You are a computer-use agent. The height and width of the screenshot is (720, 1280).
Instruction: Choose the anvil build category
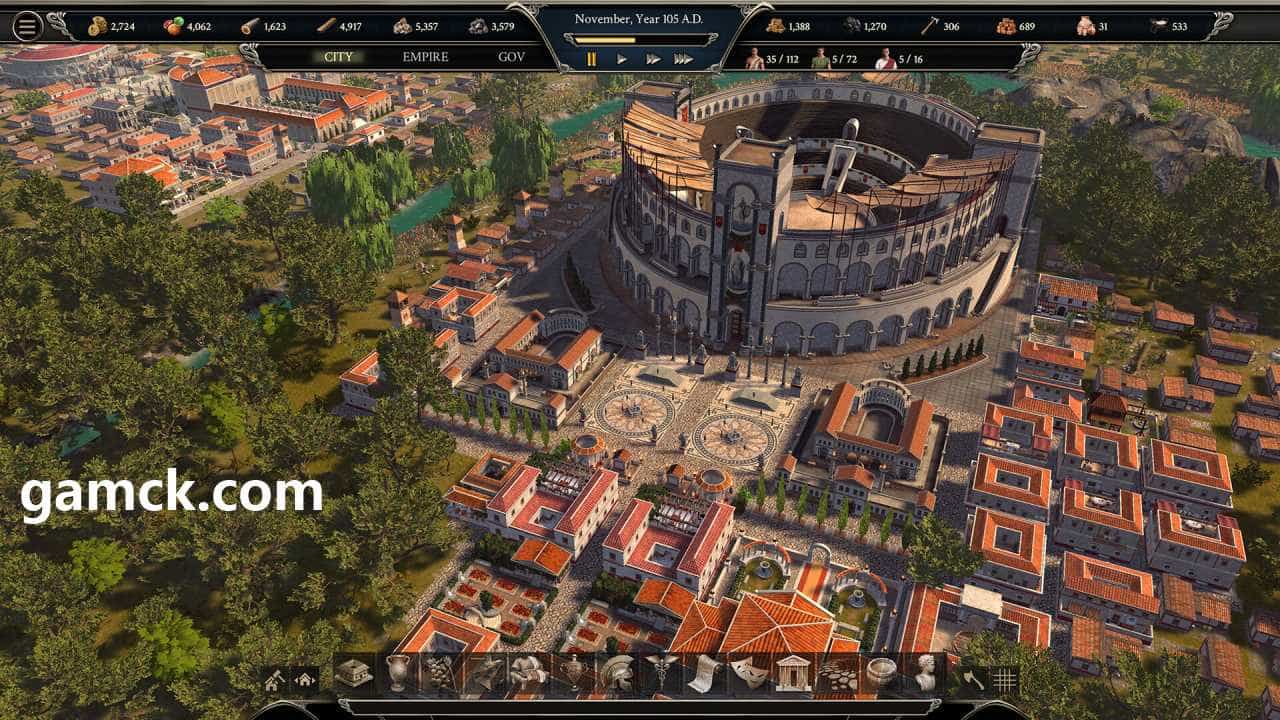point(484,674)
